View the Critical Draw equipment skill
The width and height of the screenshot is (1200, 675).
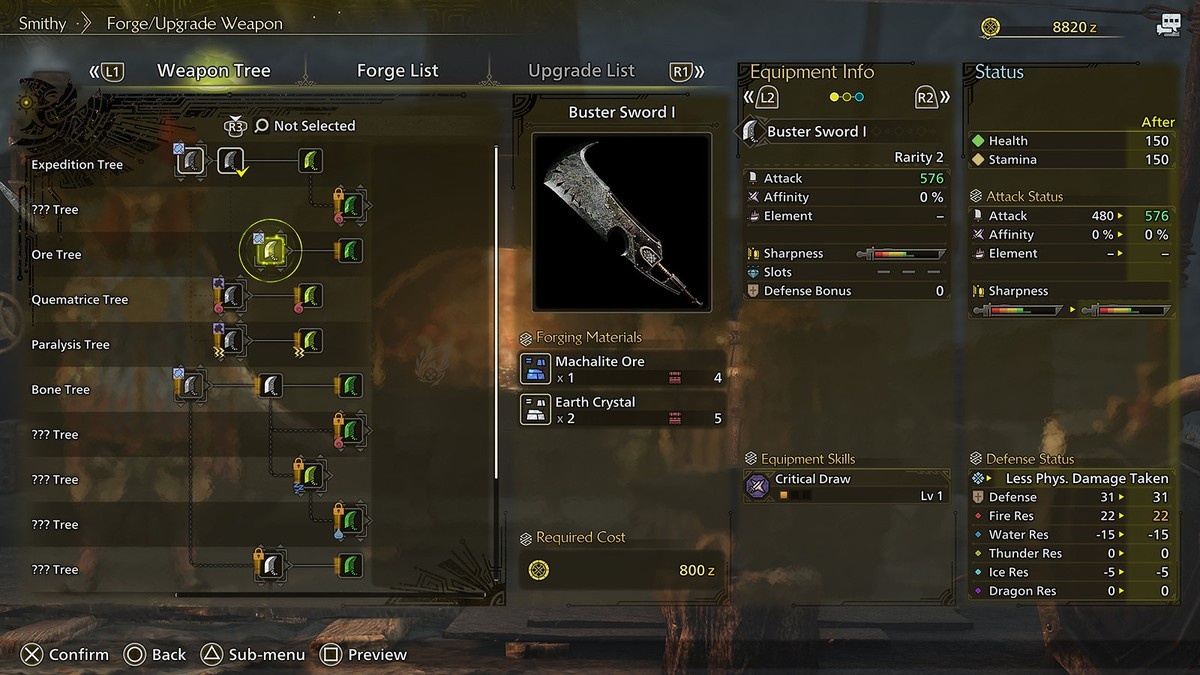point(845,487)
